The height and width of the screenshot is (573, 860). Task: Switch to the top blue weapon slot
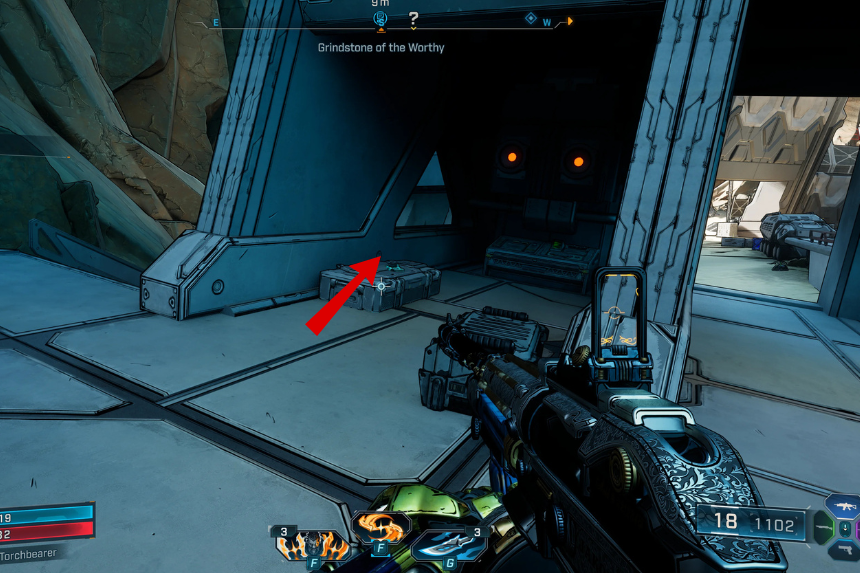tap(843, 505)
